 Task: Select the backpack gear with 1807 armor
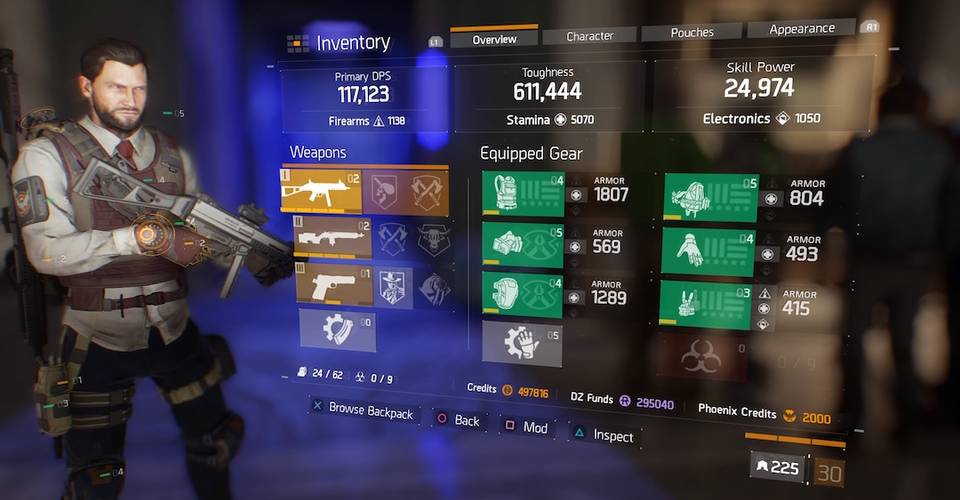click(523, 194)
